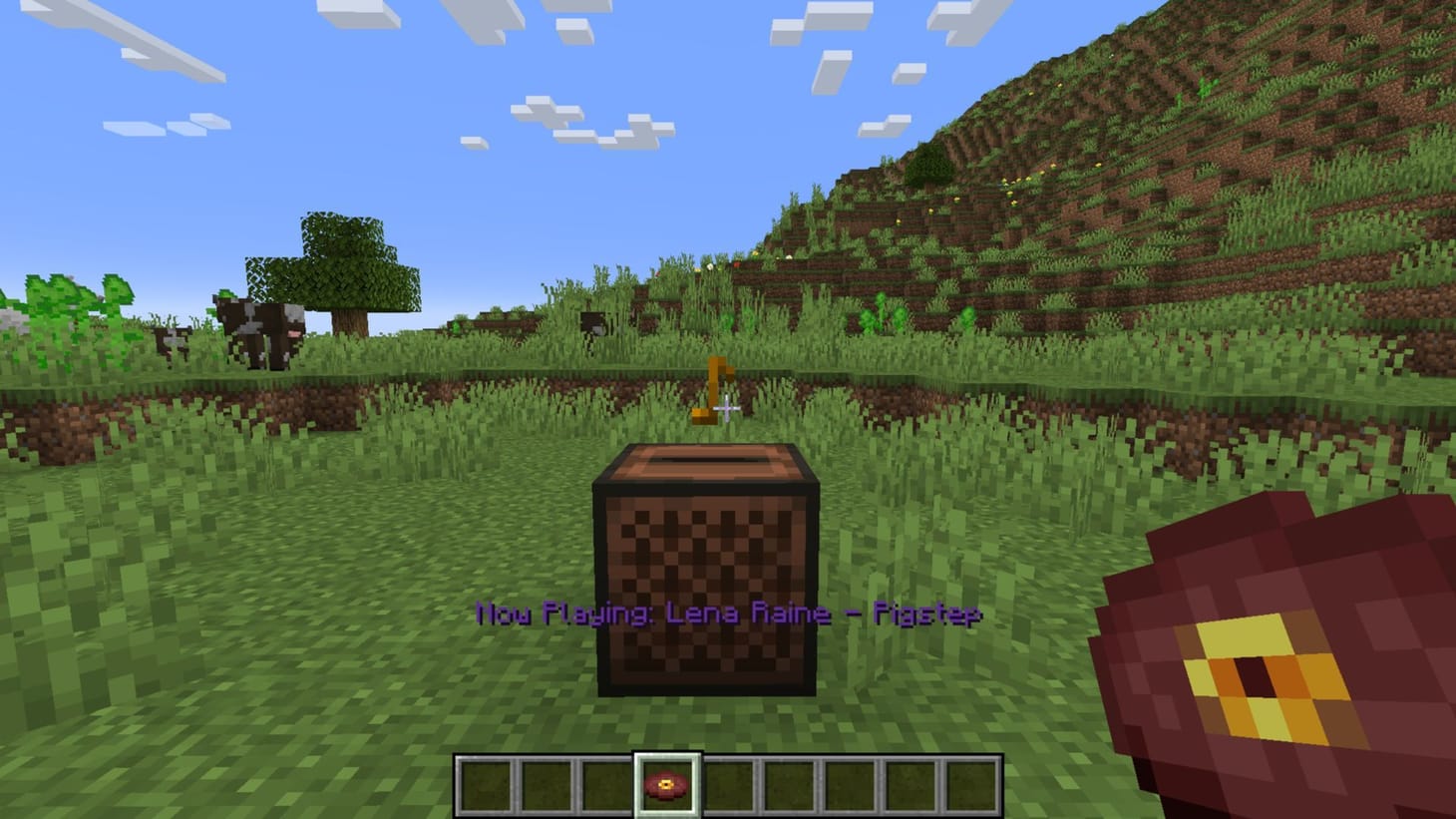This screenshot has height=819, width=1456.
Task: Click the crosshair at screen center
Action: pos(728,409)
